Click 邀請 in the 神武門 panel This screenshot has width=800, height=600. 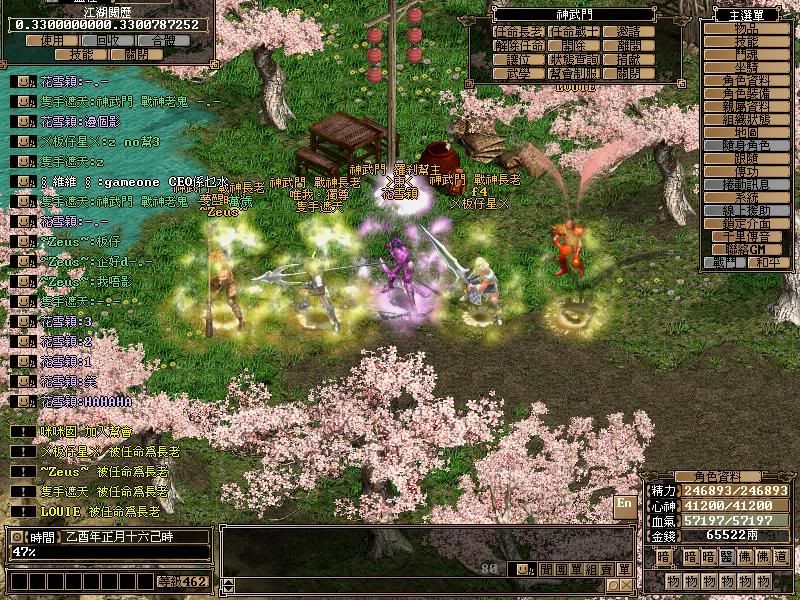click(629, 32)
